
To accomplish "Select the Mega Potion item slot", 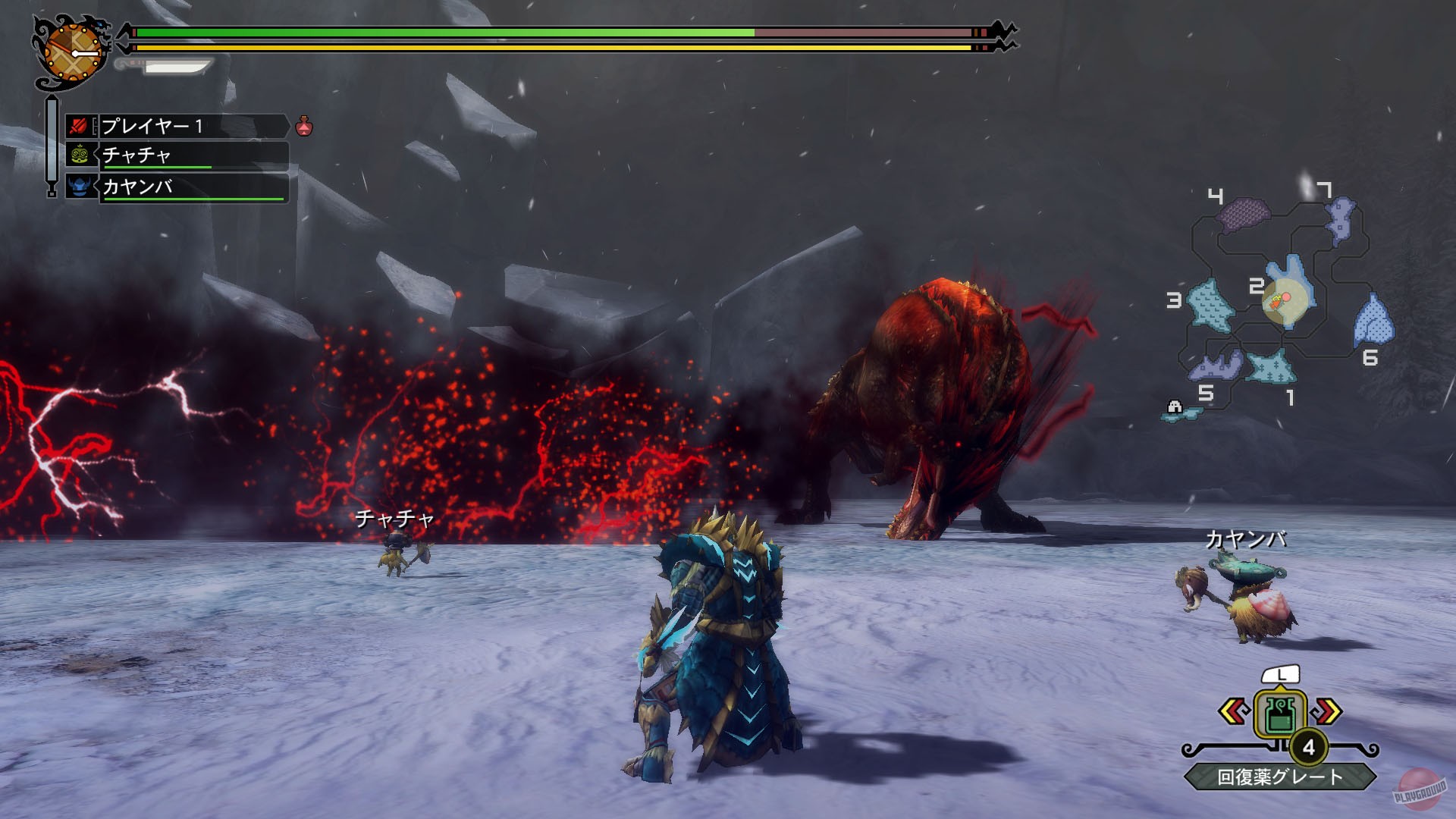I will pyautogui.click(x=1280, y=714).
